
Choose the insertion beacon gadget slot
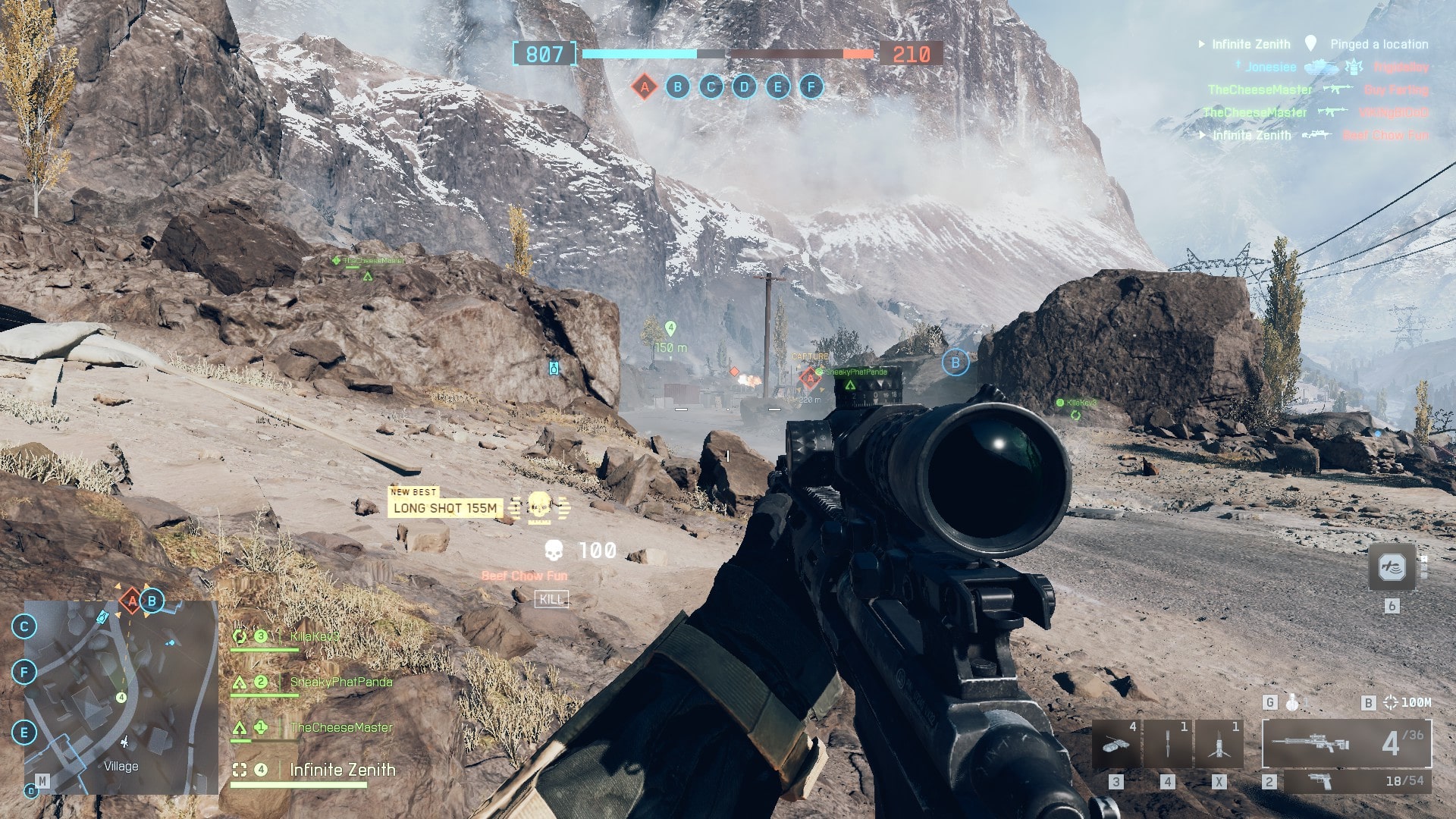1219,744
